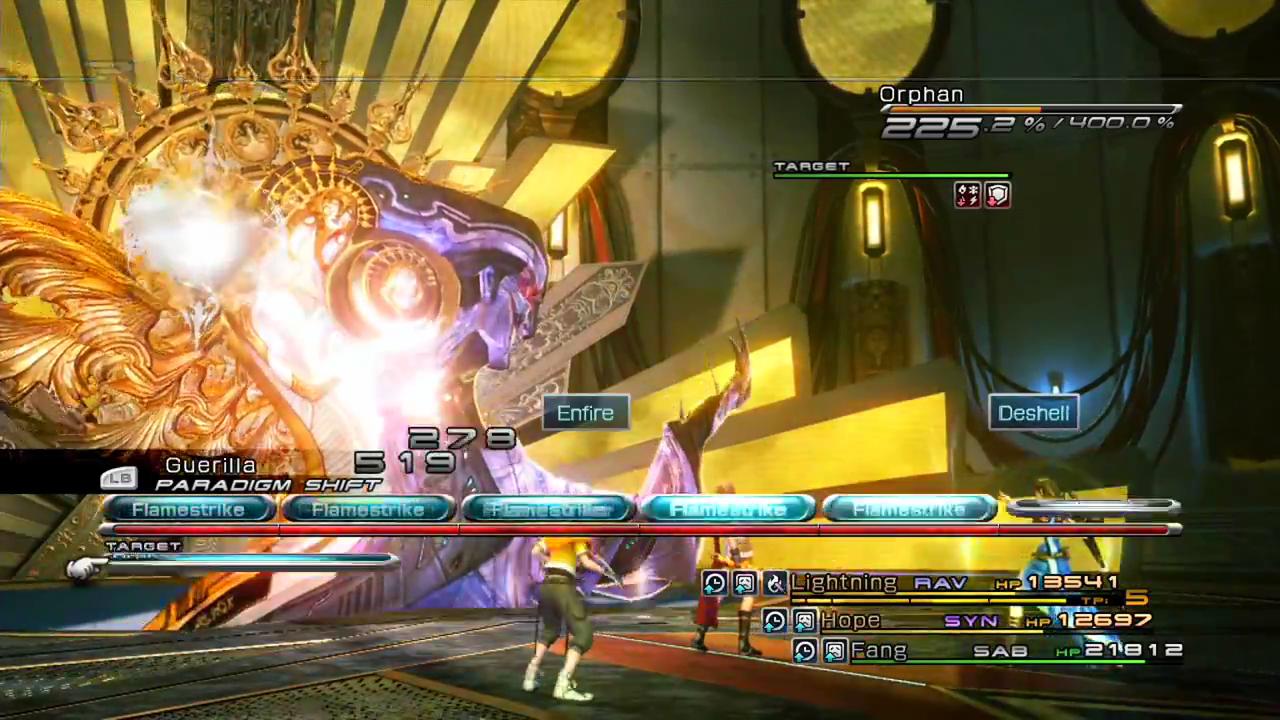Check Lightning's Enfire status icon
1280x720 pixels.
tap(775, 583)
